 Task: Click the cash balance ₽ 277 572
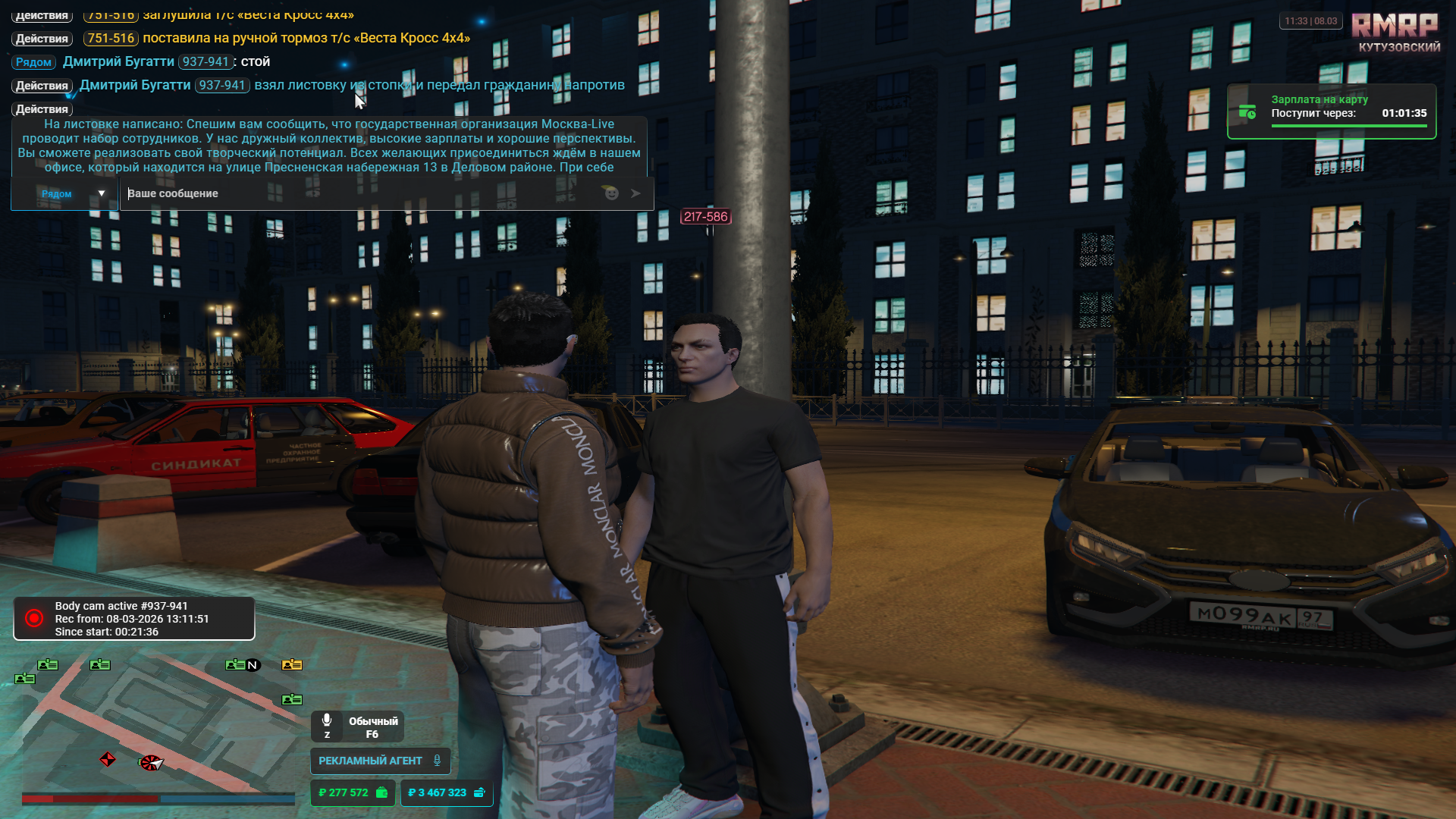click(x=353, y=792)
